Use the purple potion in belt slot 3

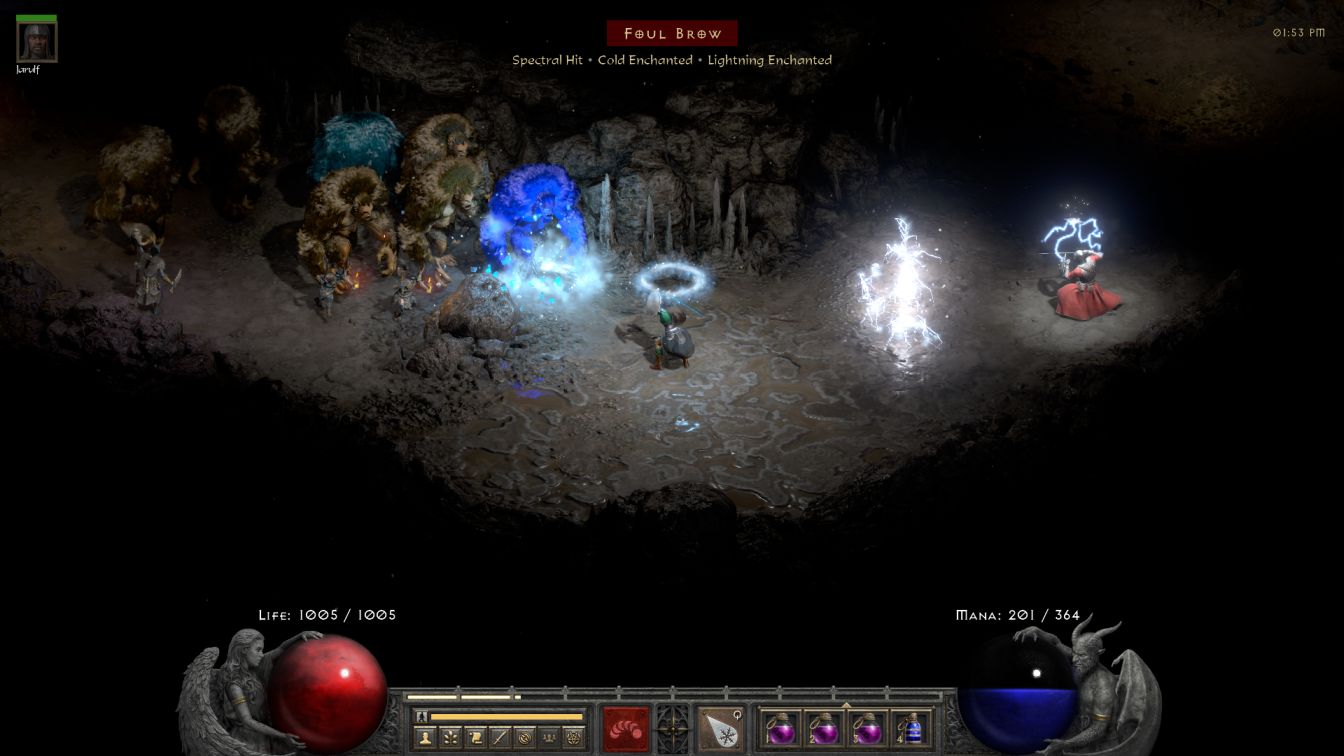[x=868, y=728]
